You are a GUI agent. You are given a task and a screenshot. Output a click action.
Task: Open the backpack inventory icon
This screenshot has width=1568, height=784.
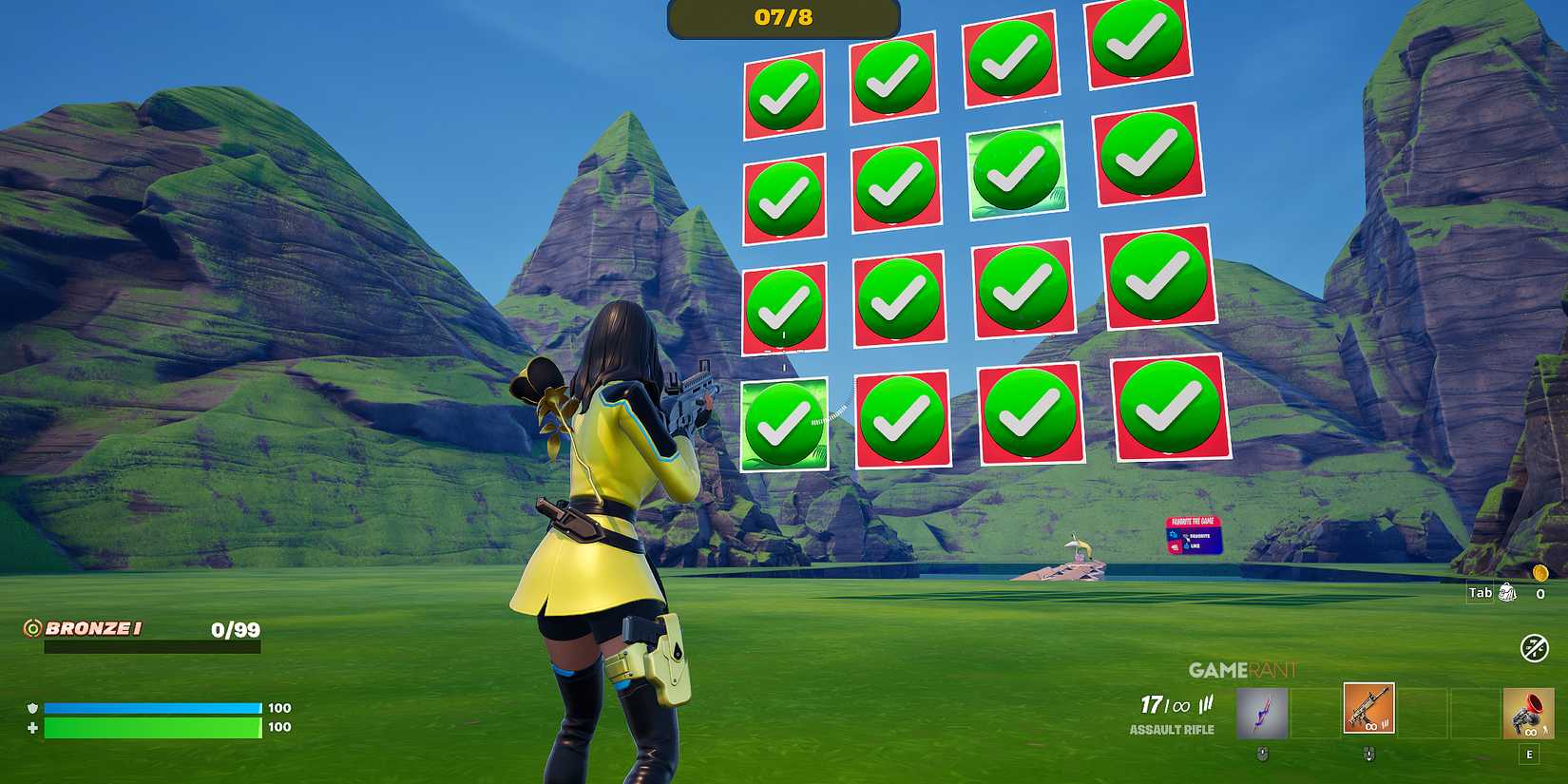click(1506, 592)
